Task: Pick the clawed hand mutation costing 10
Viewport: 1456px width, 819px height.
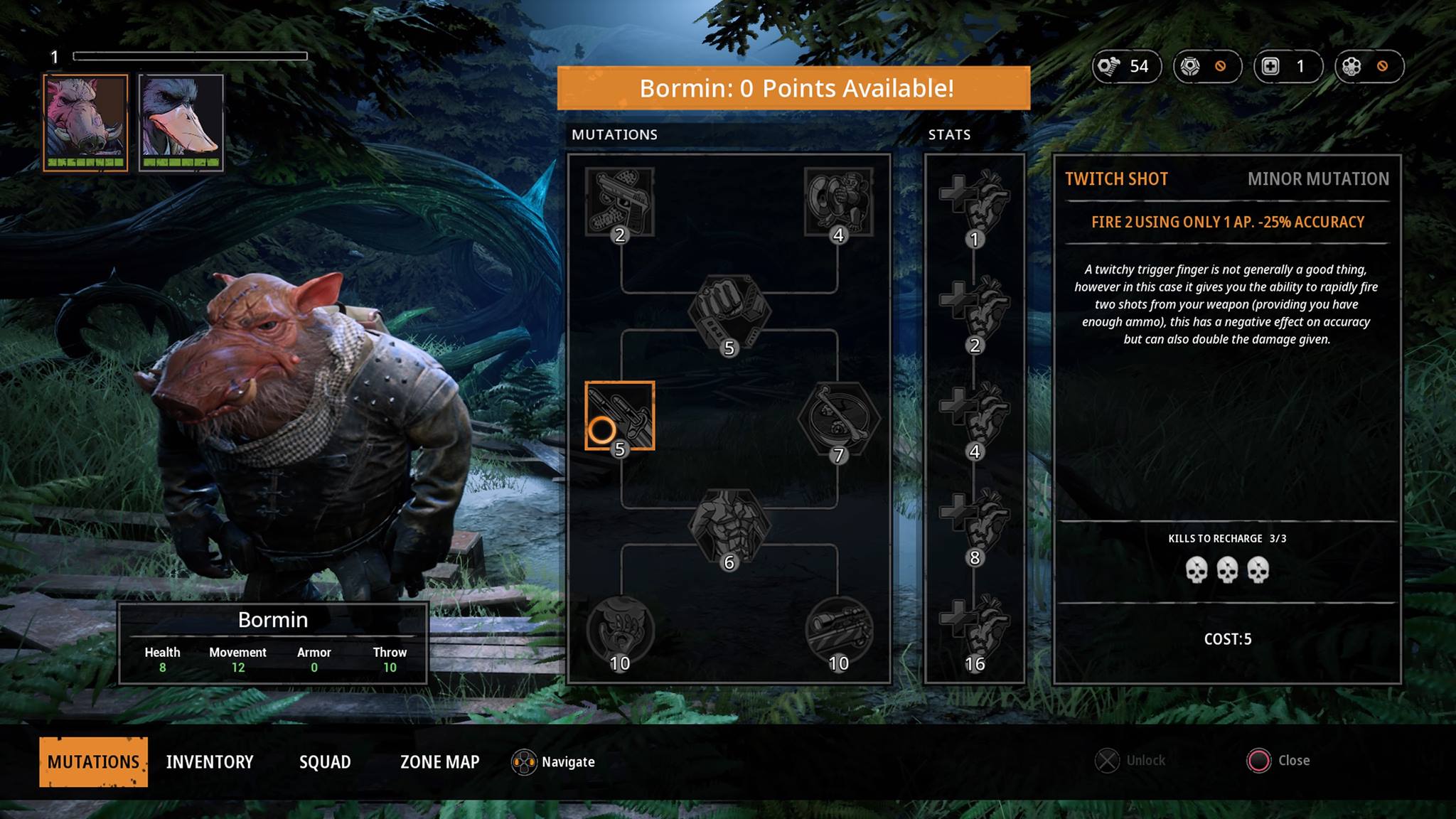Action: [x=619, y=630]
